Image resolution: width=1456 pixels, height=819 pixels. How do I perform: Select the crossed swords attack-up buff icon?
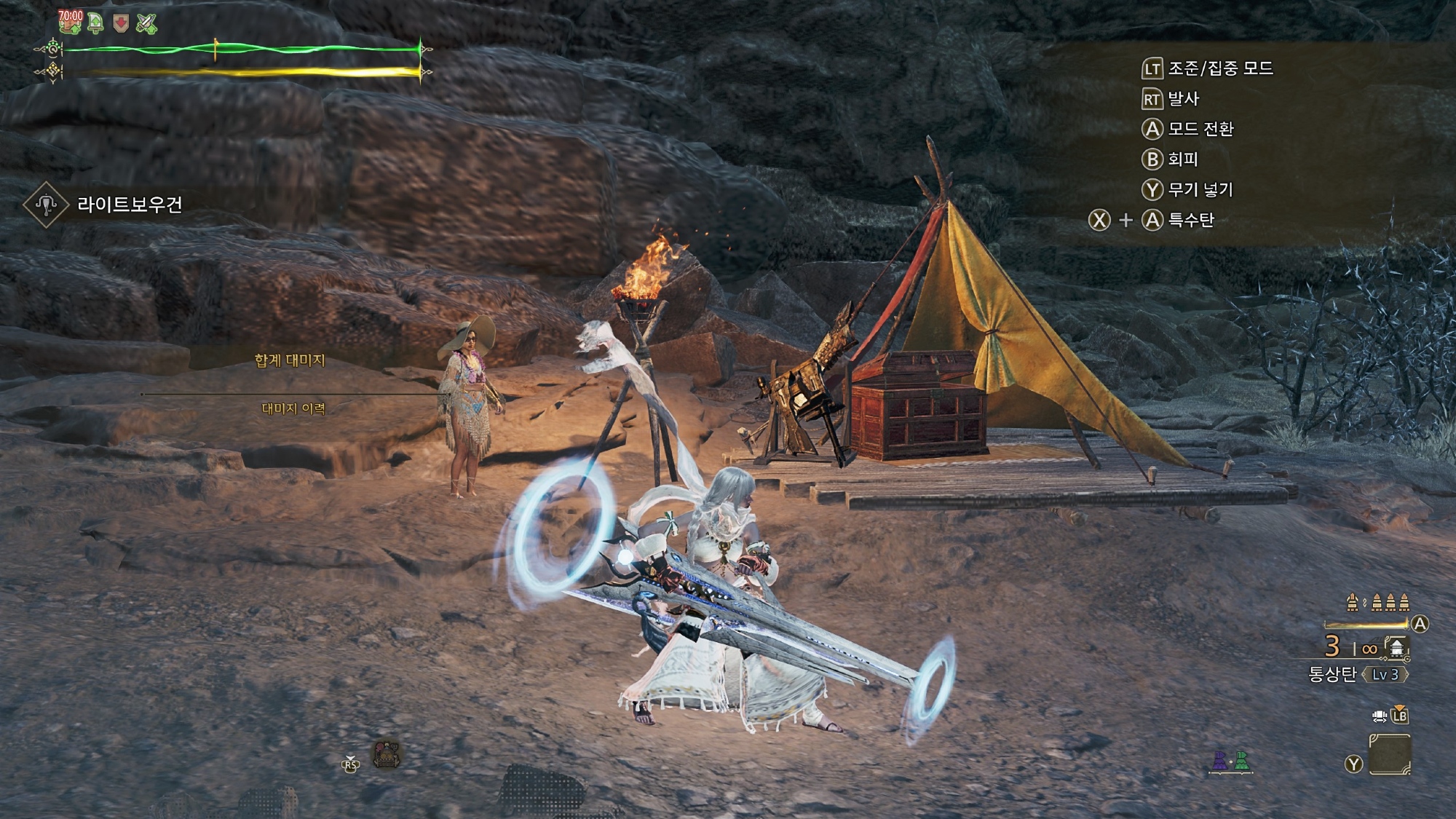(146, 23)
